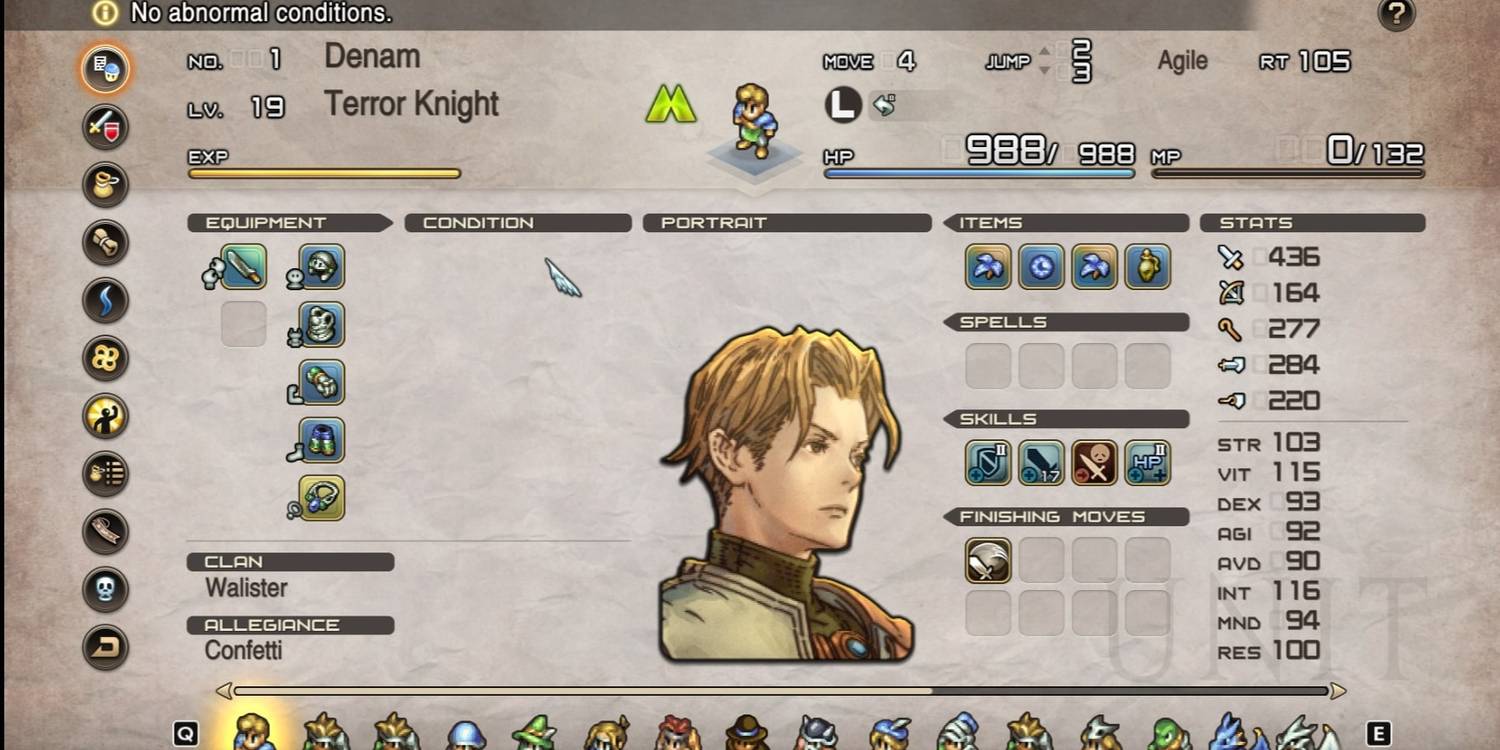This screenshot has width=1500, height=750.
Task: Open Denam's equipped finishing move
Action: [988, 561]
